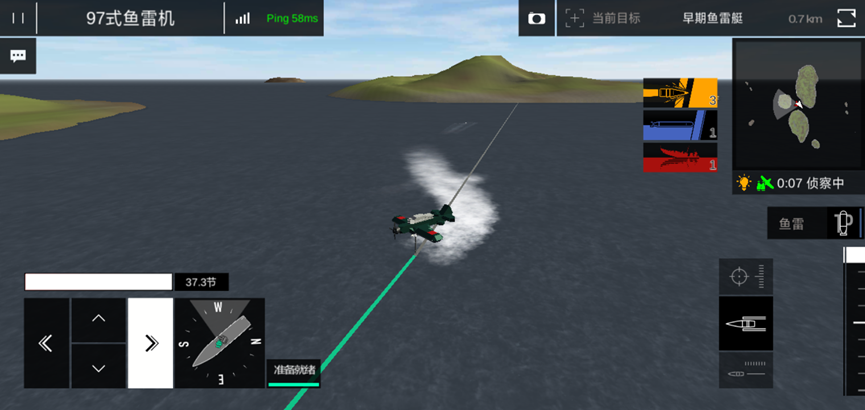Activate the crosshair aiming mode button
Image resolution: width=865 pixels, height=410 pixels.
tap(745, 276)
